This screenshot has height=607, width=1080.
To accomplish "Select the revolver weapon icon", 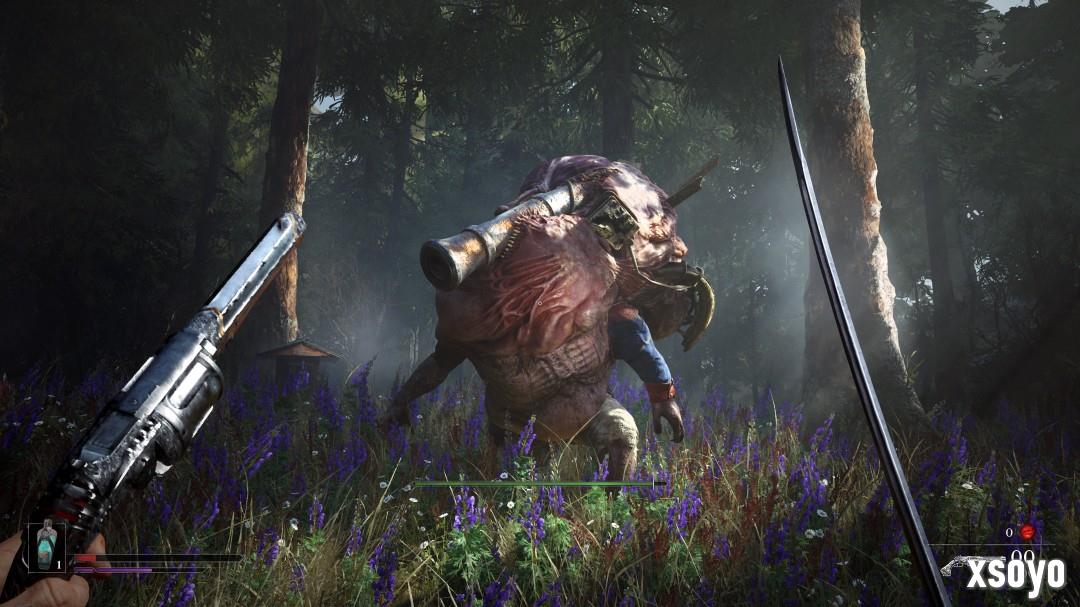I will 958,564.
